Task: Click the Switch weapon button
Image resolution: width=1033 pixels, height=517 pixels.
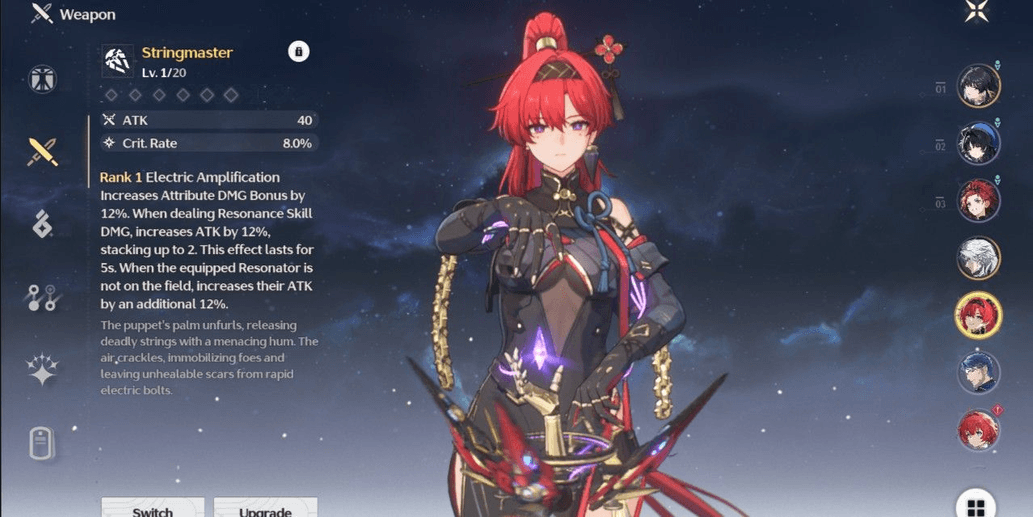Action: [153, 508]
